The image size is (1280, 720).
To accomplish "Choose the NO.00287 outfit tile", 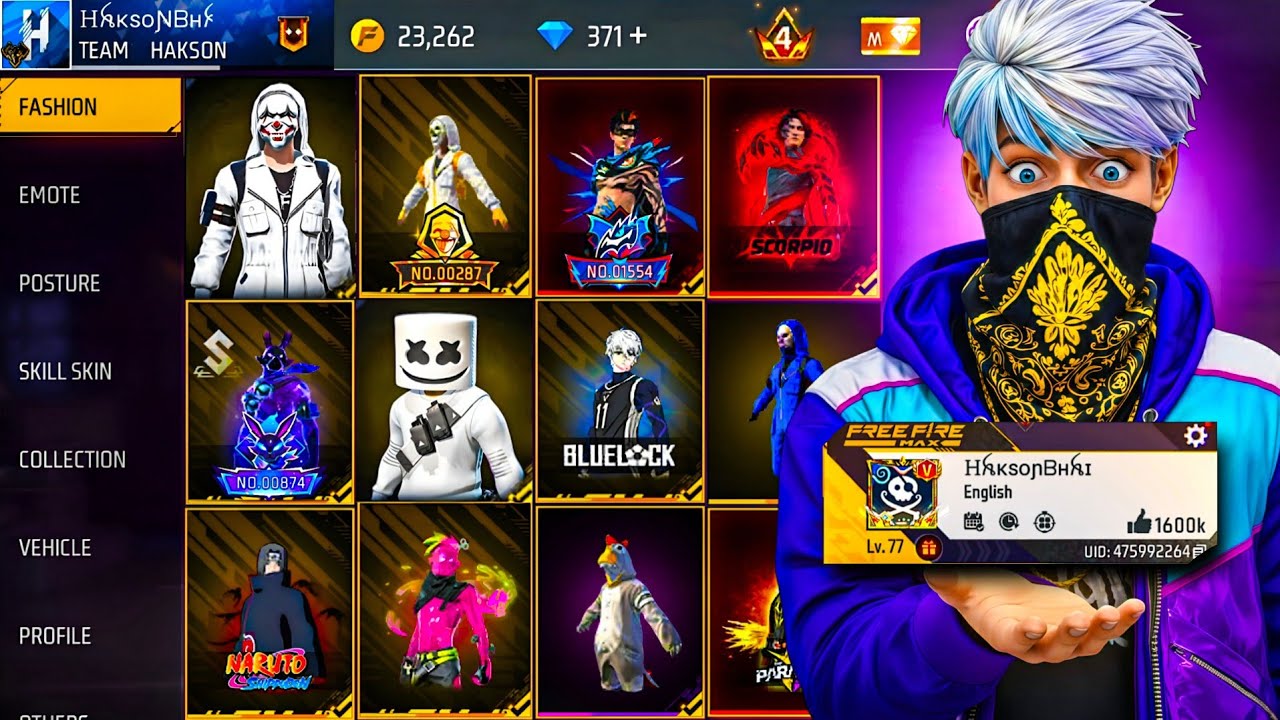I will coord(445,186).
